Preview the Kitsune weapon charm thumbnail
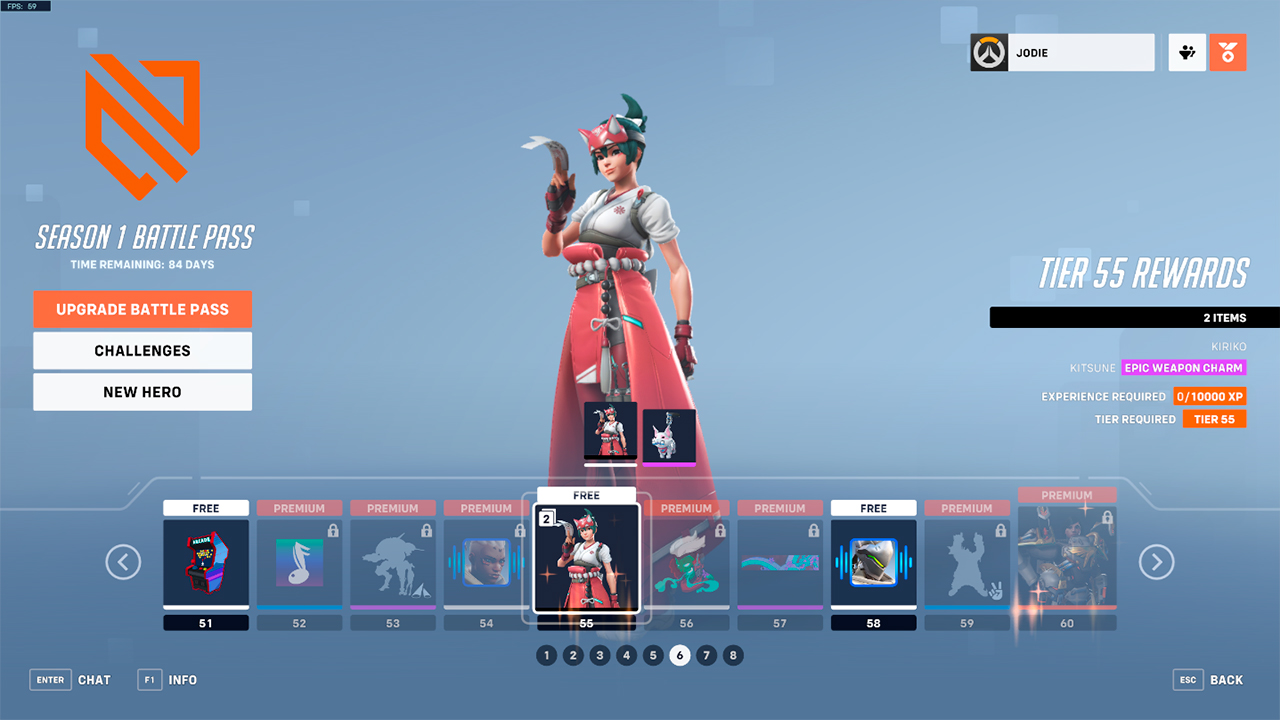The height and width of the screenshot is (720, 1280). tap(669, 435)
